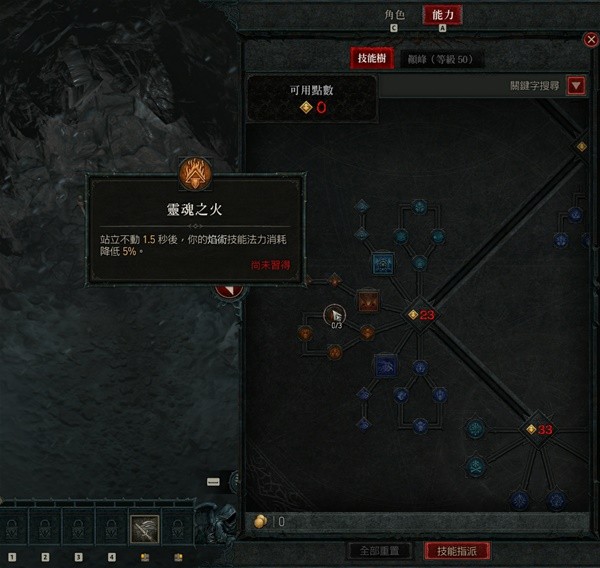
Task: Switch to the 角色 character tab
Action: [395, 15]
